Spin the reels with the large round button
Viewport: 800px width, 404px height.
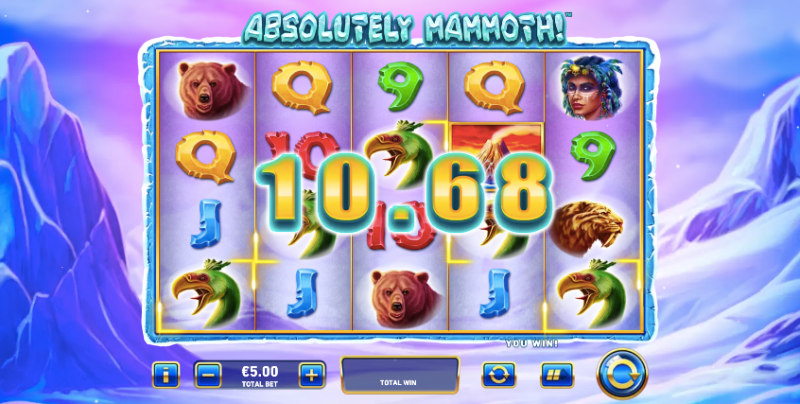(x=621, y=374)
